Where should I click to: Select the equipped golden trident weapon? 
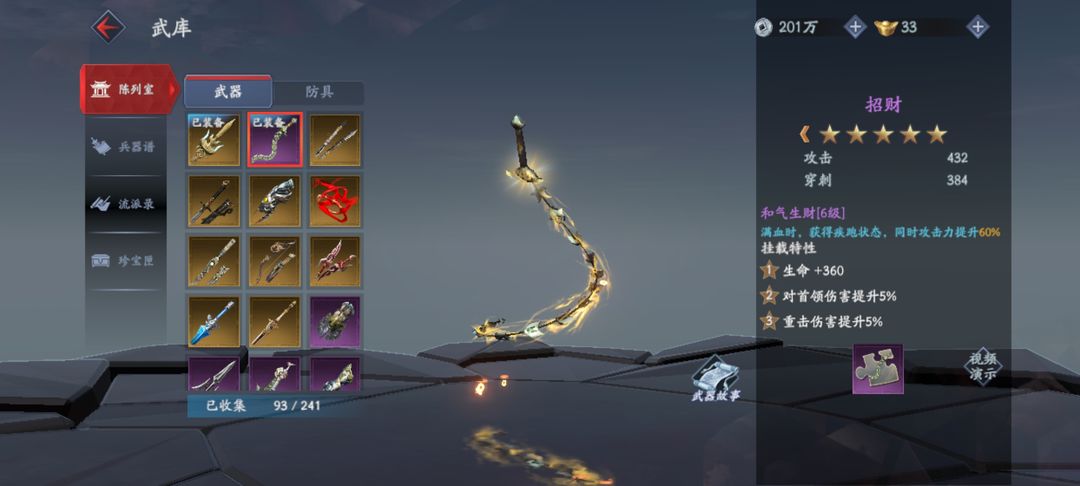click(214, 140)
